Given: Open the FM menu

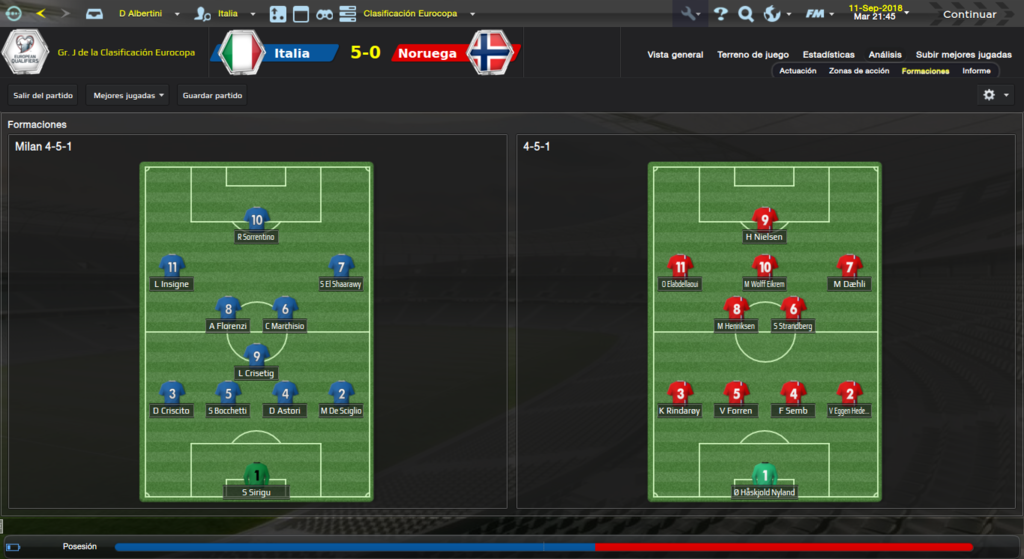Looking at the screenshot, I should pyautogui.click(x=818, y=14).
